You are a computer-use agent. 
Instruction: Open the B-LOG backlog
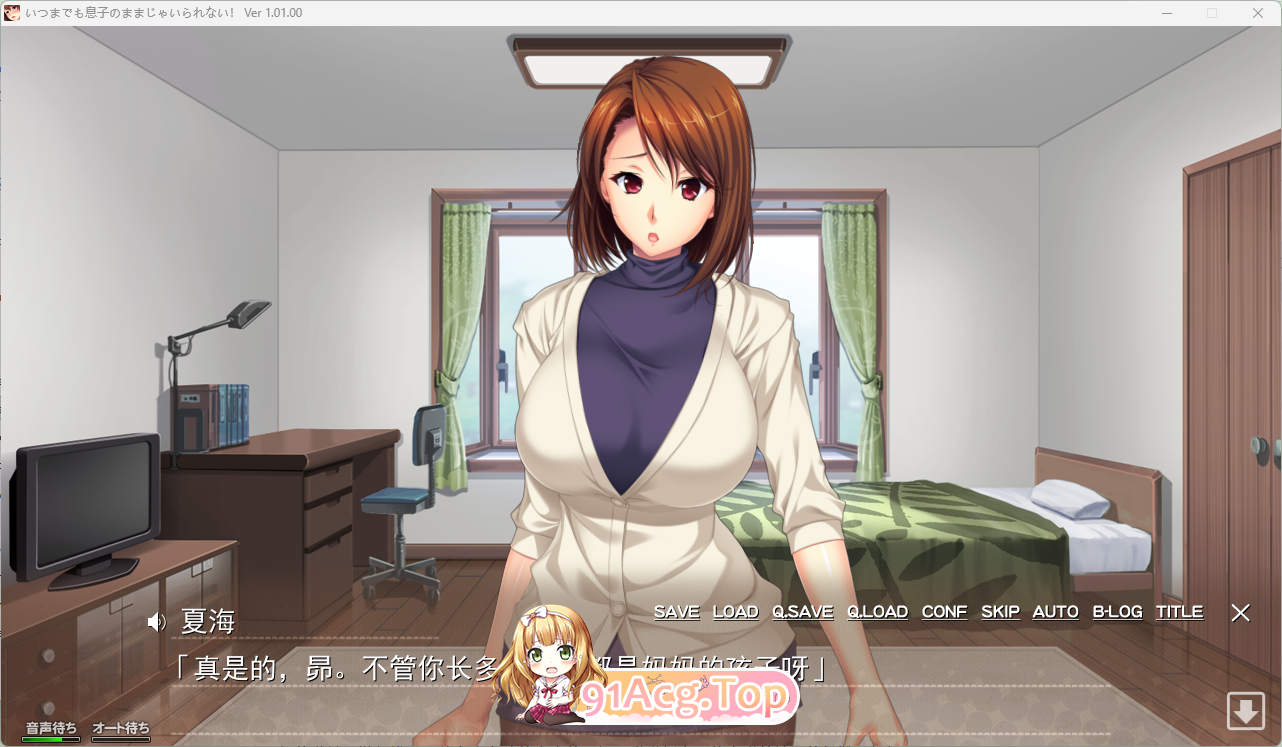point(1117,611)
